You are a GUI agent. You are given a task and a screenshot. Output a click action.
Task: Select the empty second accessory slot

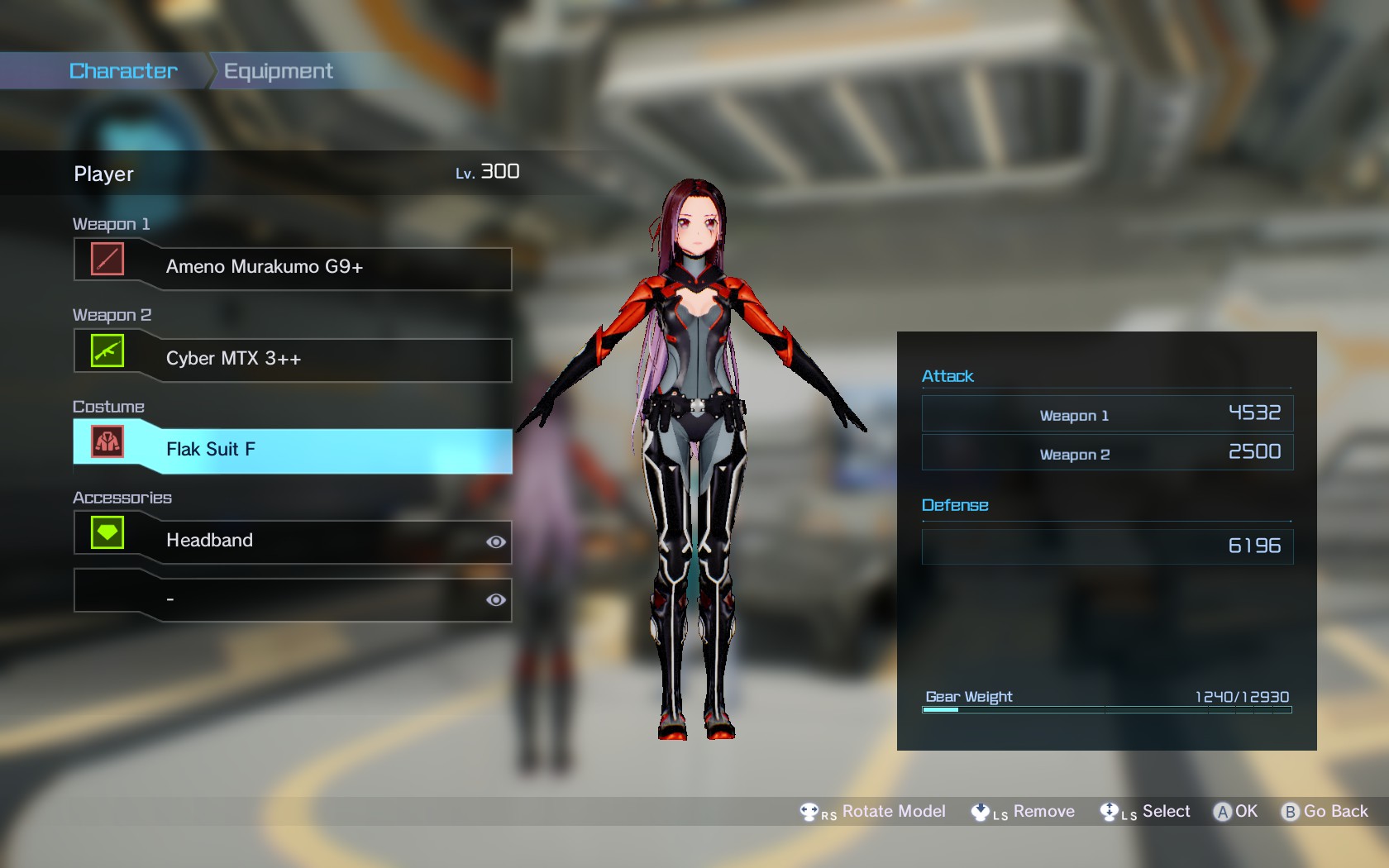[314, 599]
